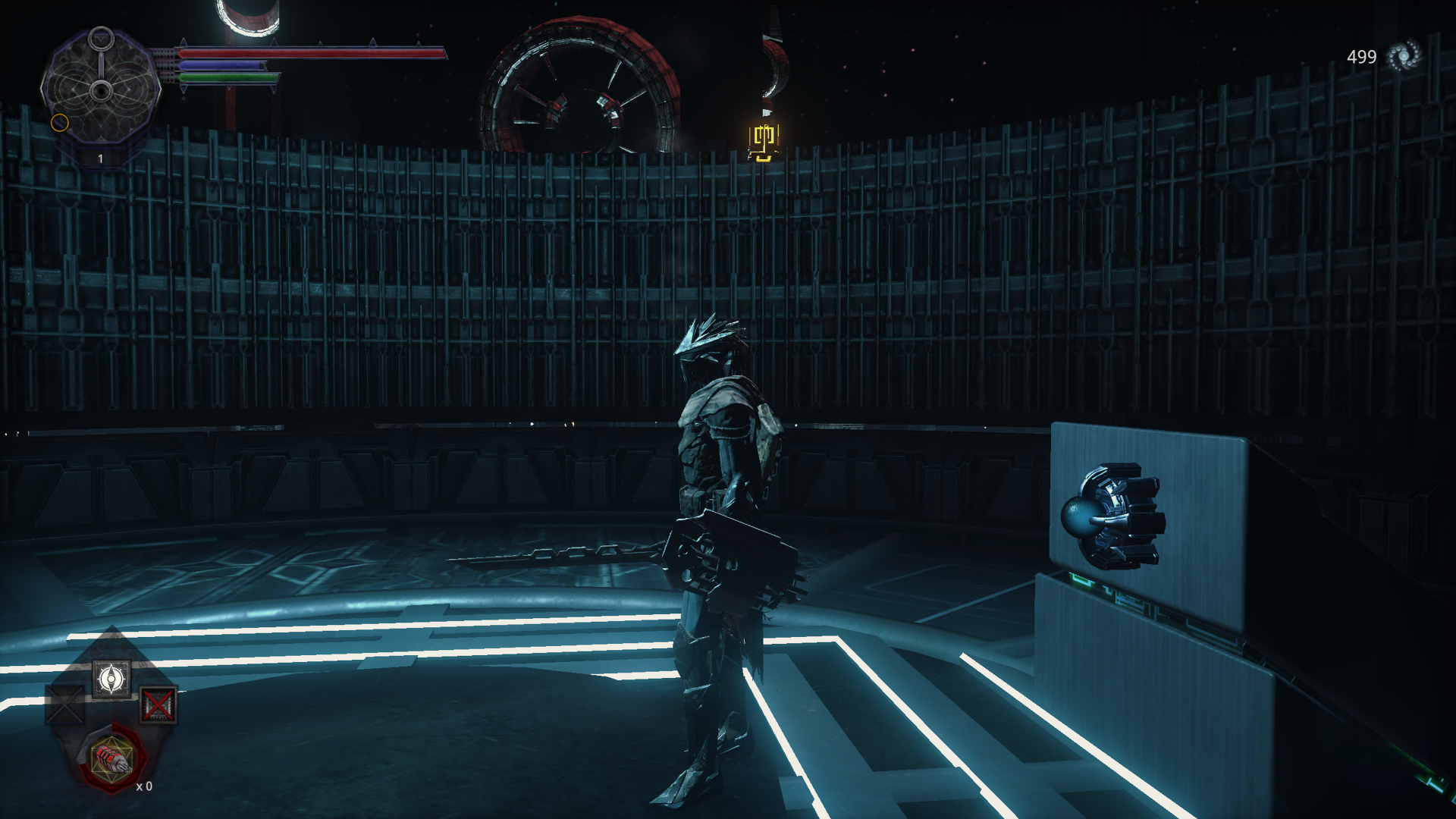The width and height of the screenshot is (1456, 819).
Task: Click the yellow glyph objective marker
Action: tap(763, 143)
